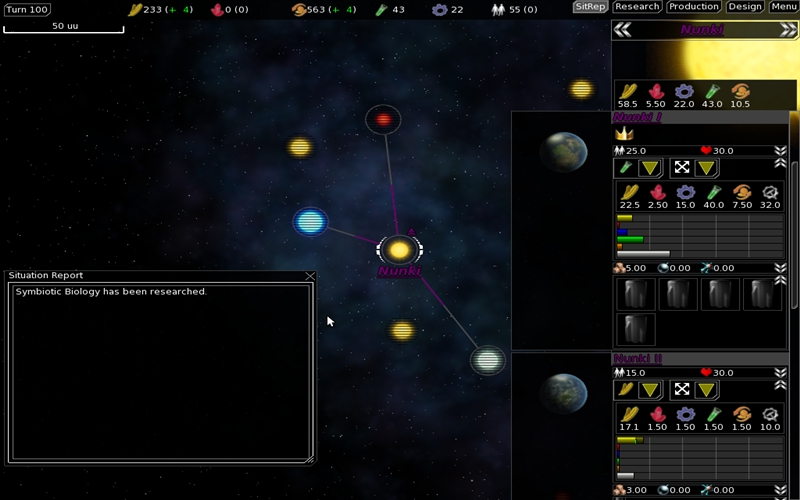Select the red star system
Image resolution: width=800 pixels, height=500 pixels.
[383, 120]
